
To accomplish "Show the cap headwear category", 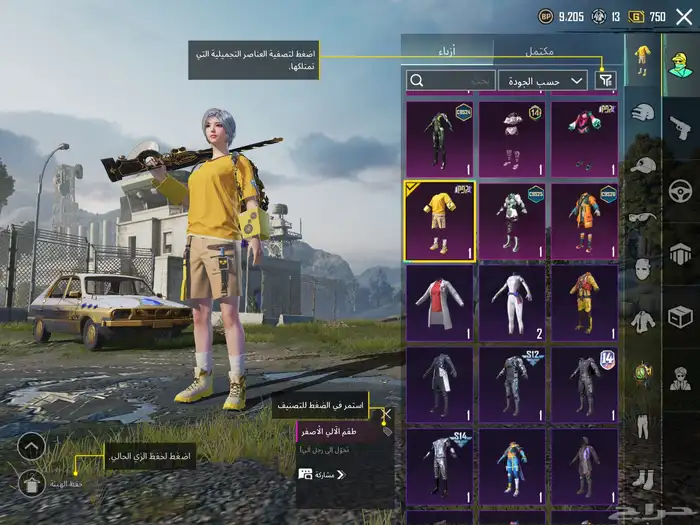I will 643,166.
